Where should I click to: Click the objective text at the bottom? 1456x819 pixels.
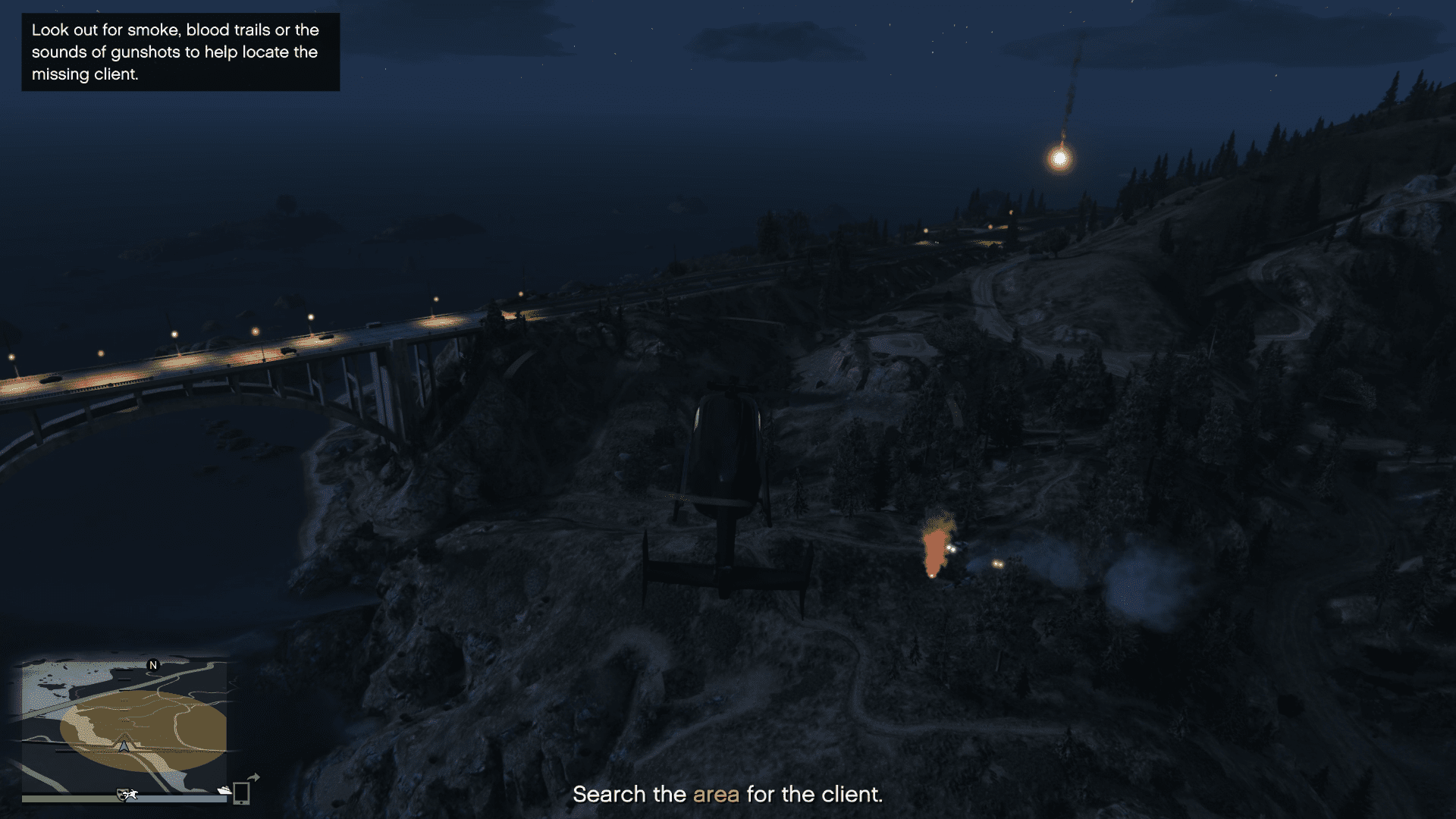point(728,795)
